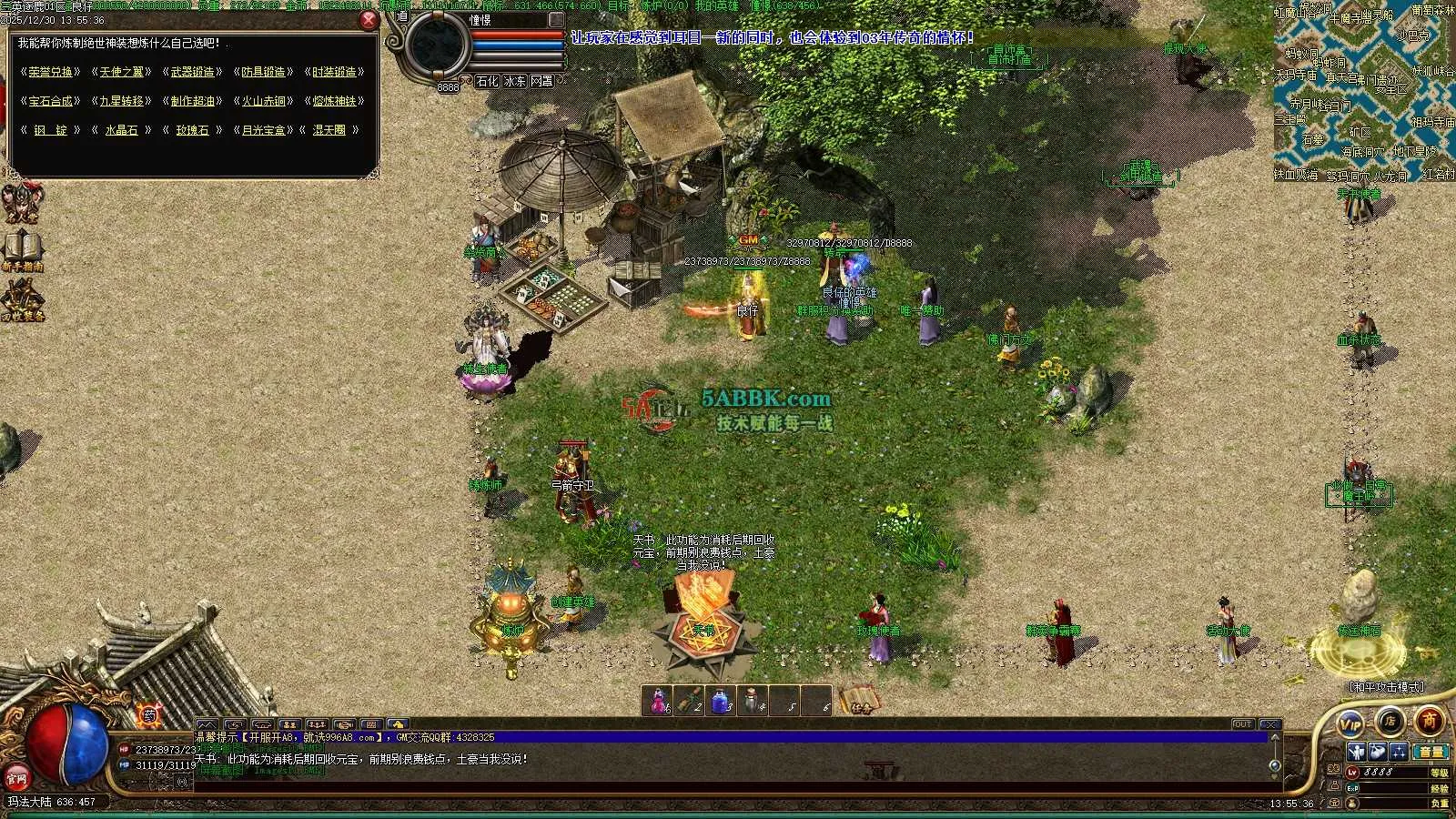Toggle the 音量 volume button
The image size is (1456, 819).
[x=1431, y=752]
